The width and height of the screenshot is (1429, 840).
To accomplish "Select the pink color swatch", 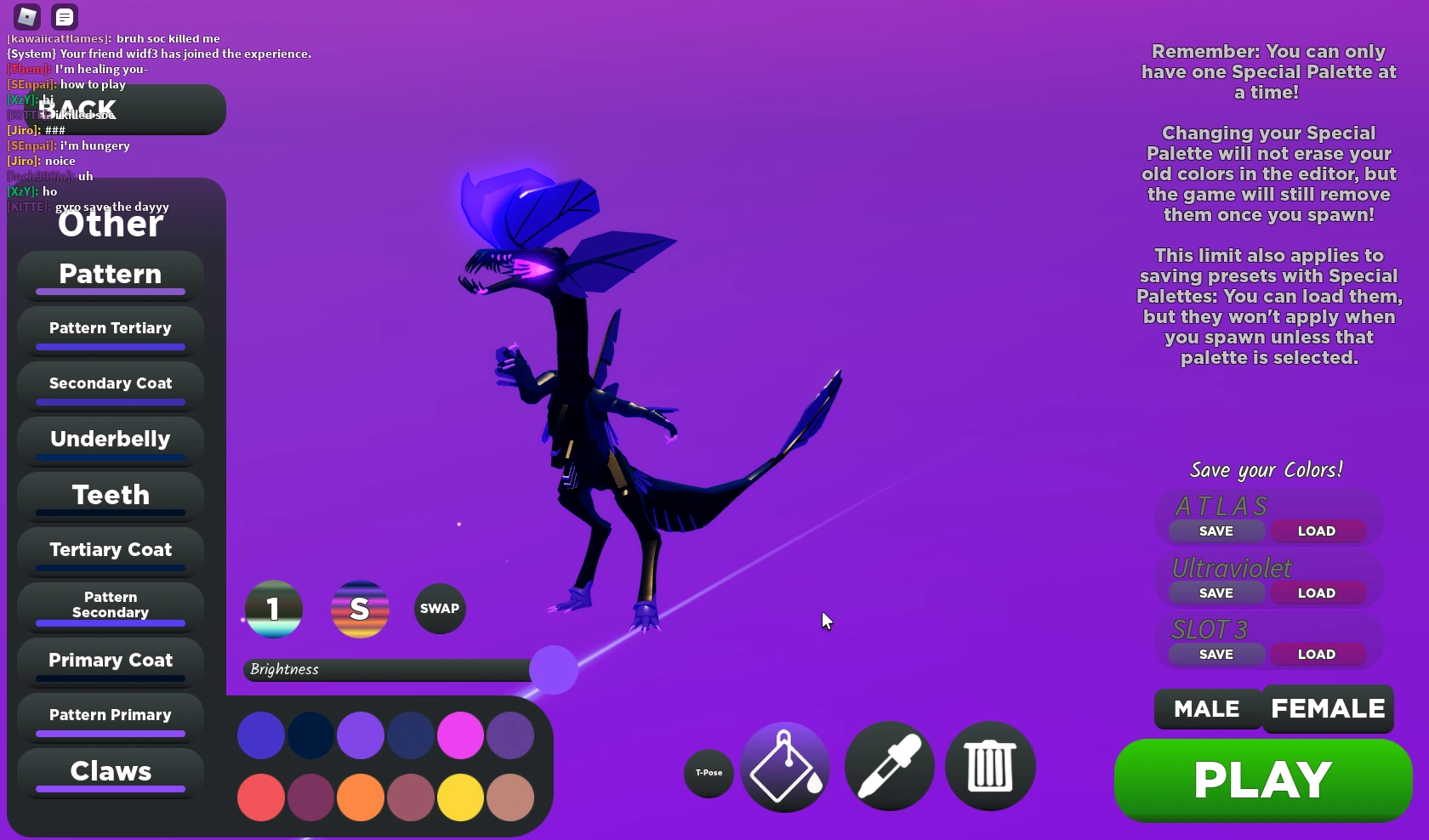I will tap(459, 736).
